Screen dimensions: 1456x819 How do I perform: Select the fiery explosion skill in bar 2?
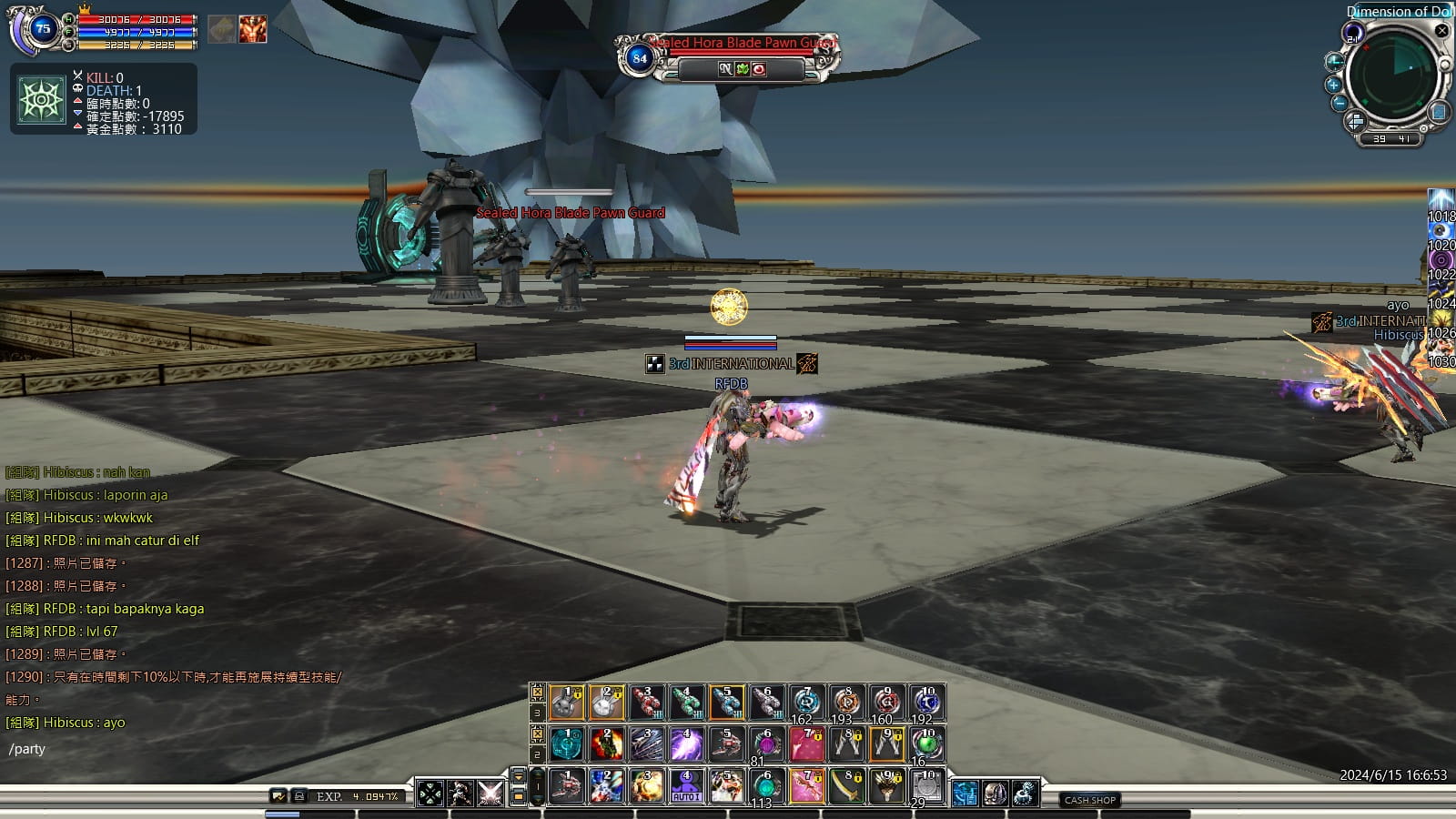pos(606,744)
